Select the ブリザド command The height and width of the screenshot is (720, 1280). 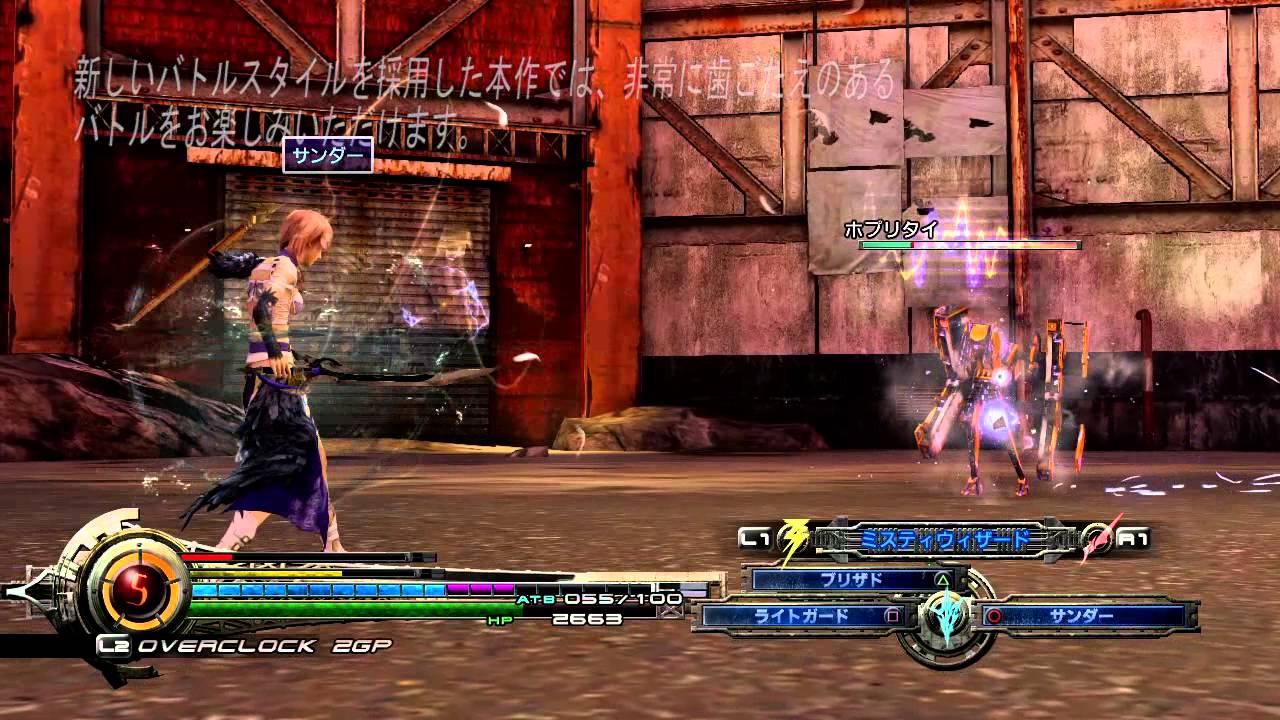tap(850, 578)
